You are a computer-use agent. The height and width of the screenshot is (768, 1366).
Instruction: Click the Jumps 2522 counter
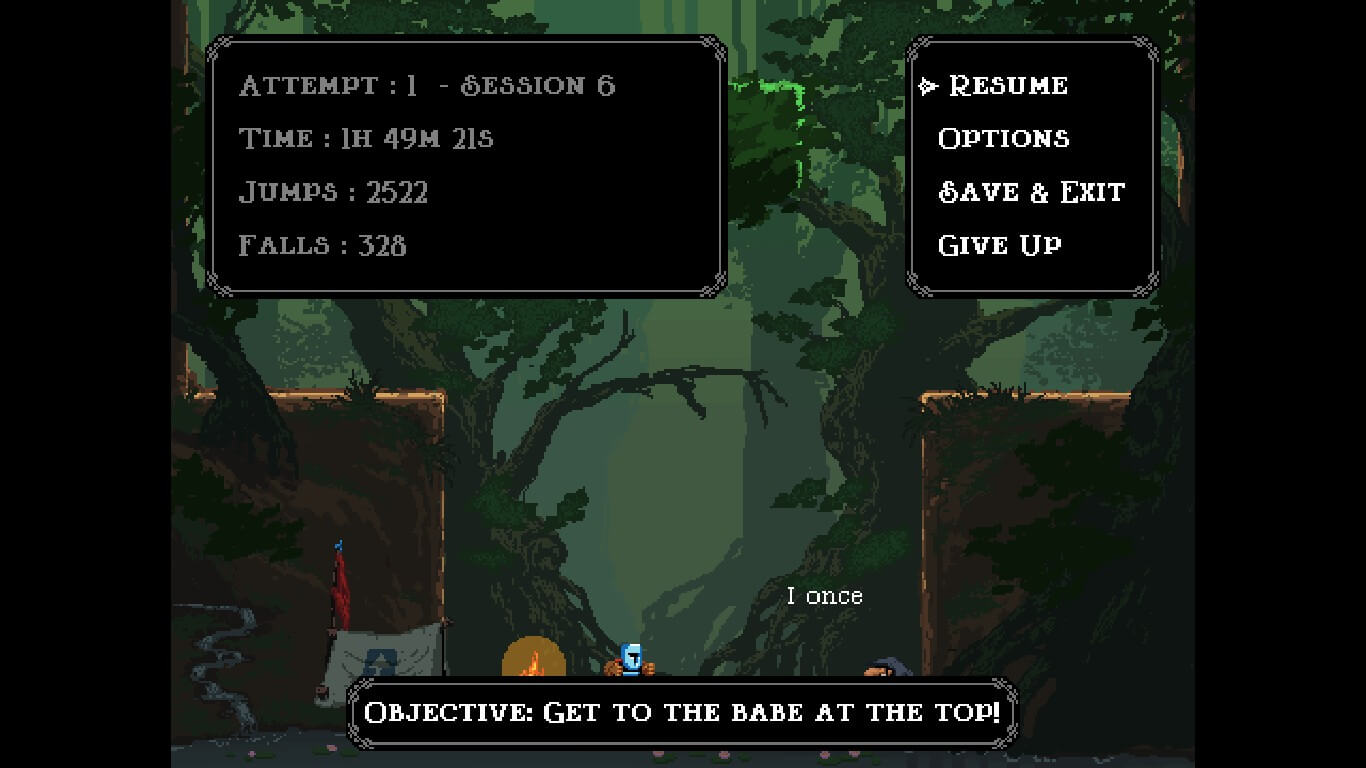click(333, 192)
